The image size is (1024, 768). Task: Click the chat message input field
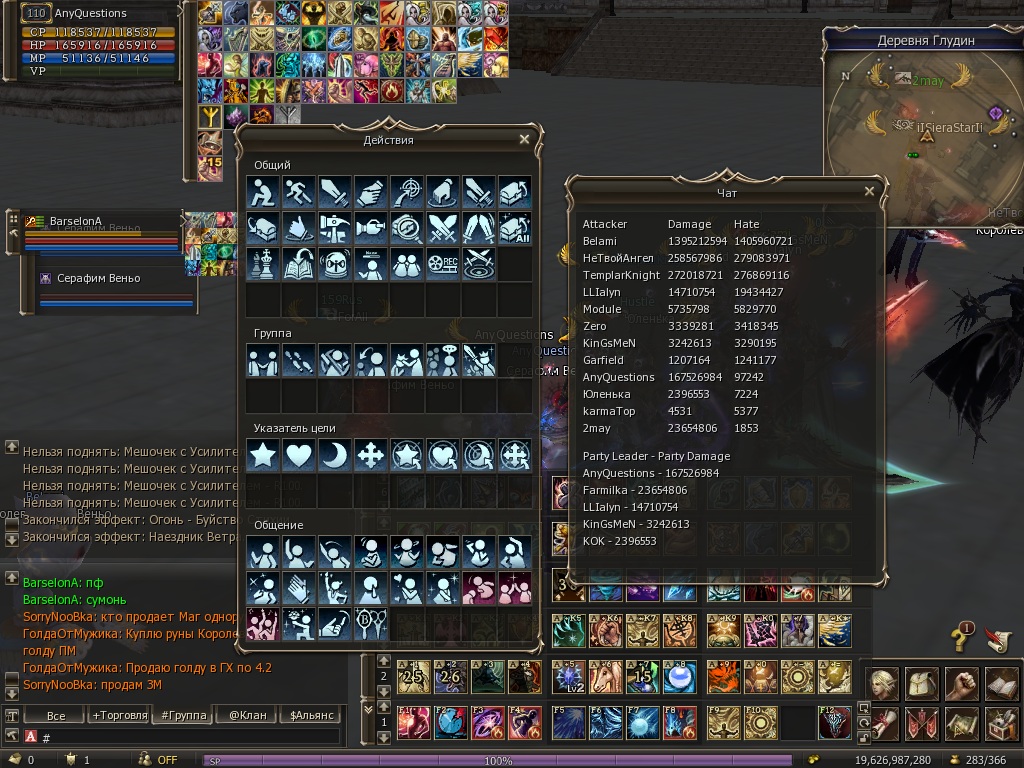coord(190,737)
